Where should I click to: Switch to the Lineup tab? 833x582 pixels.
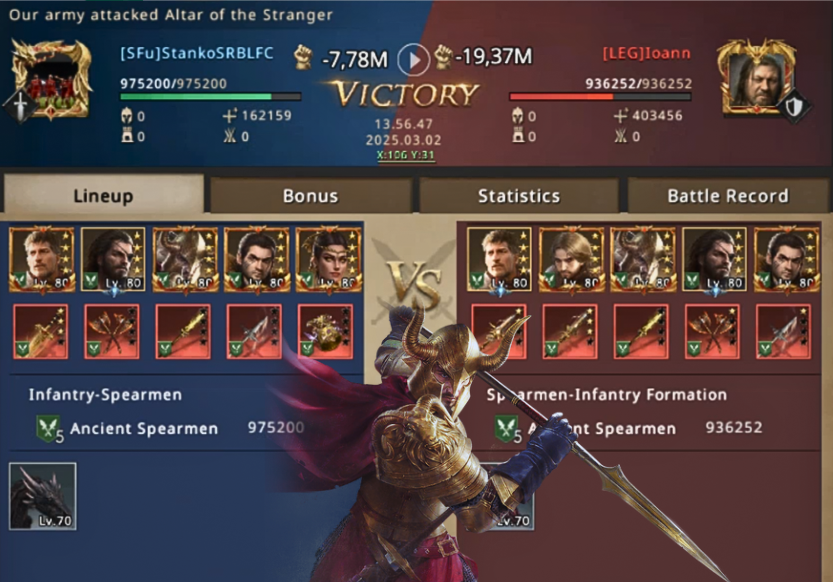point(103,196)
